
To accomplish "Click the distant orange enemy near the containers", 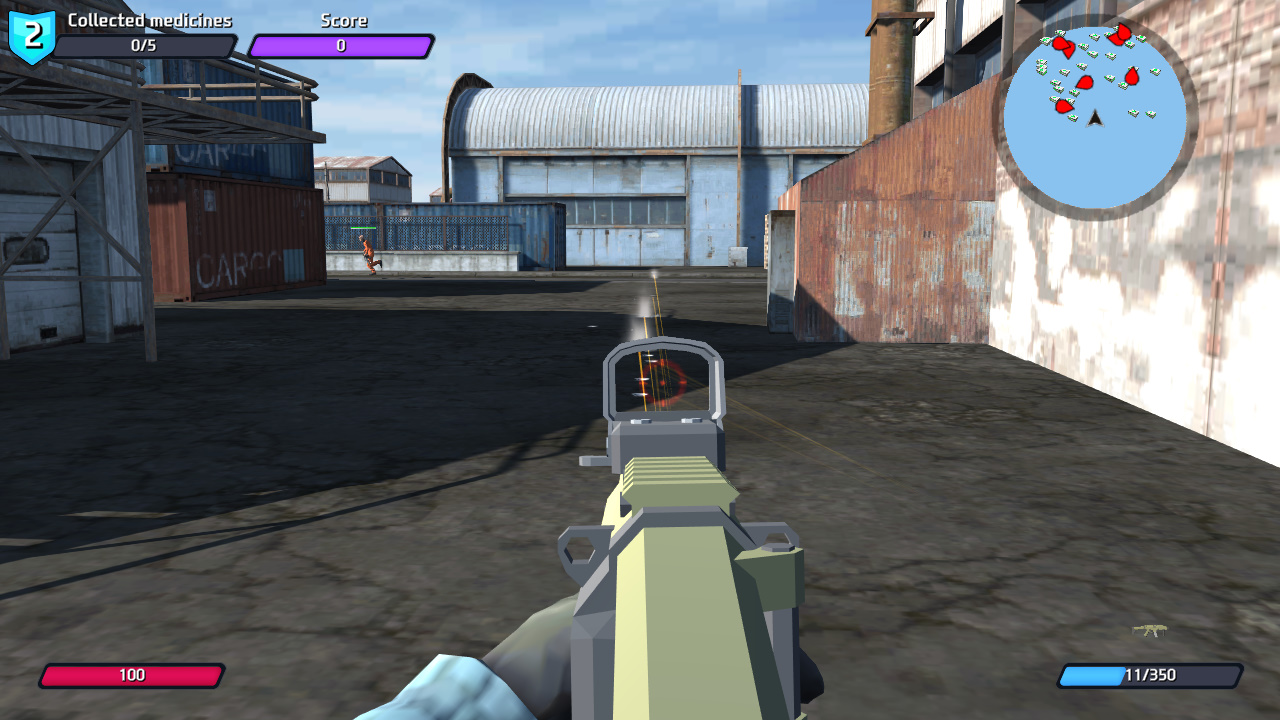I will 369,252.
